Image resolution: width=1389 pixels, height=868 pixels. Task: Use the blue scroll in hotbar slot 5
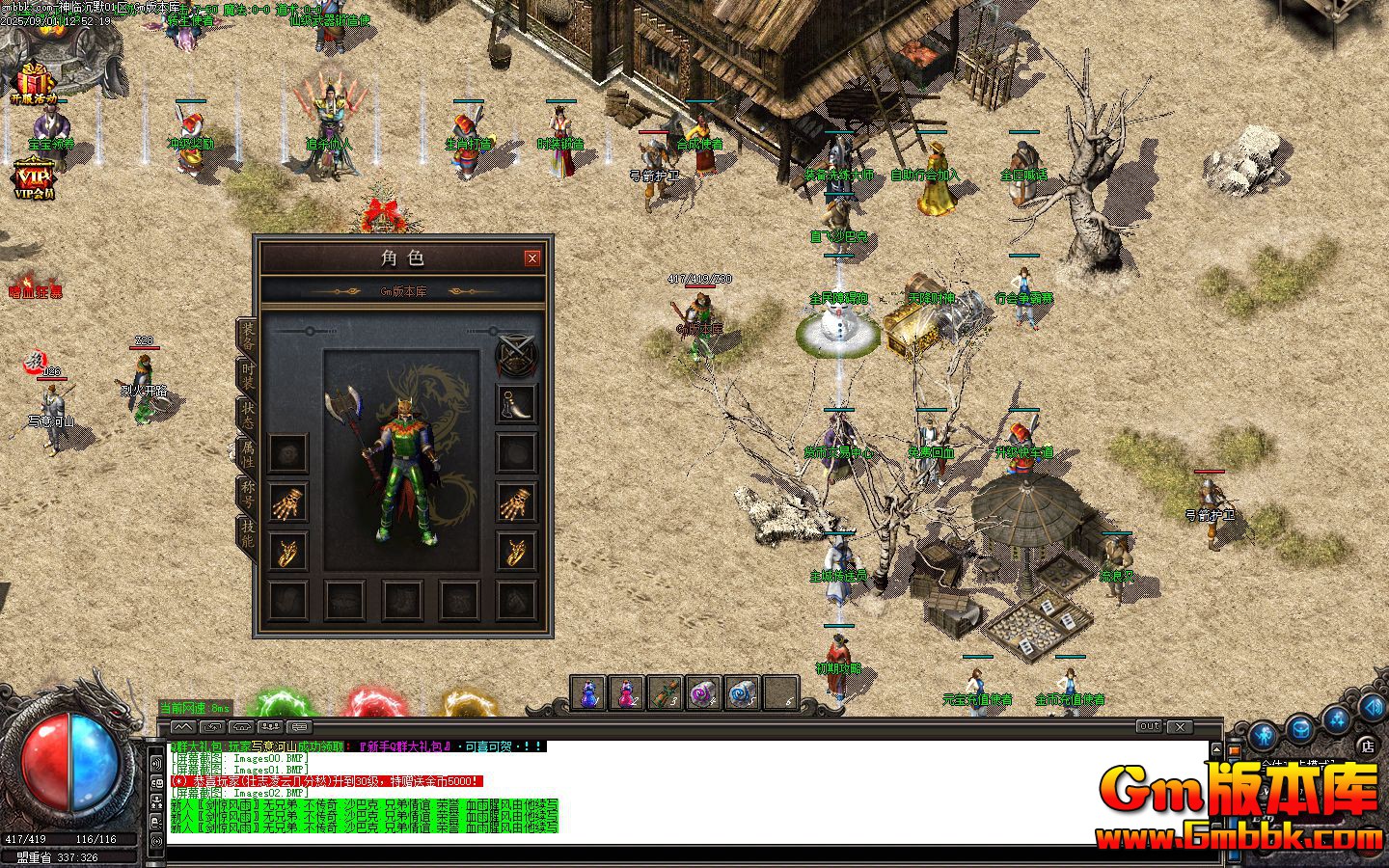[x=742, y=693]
